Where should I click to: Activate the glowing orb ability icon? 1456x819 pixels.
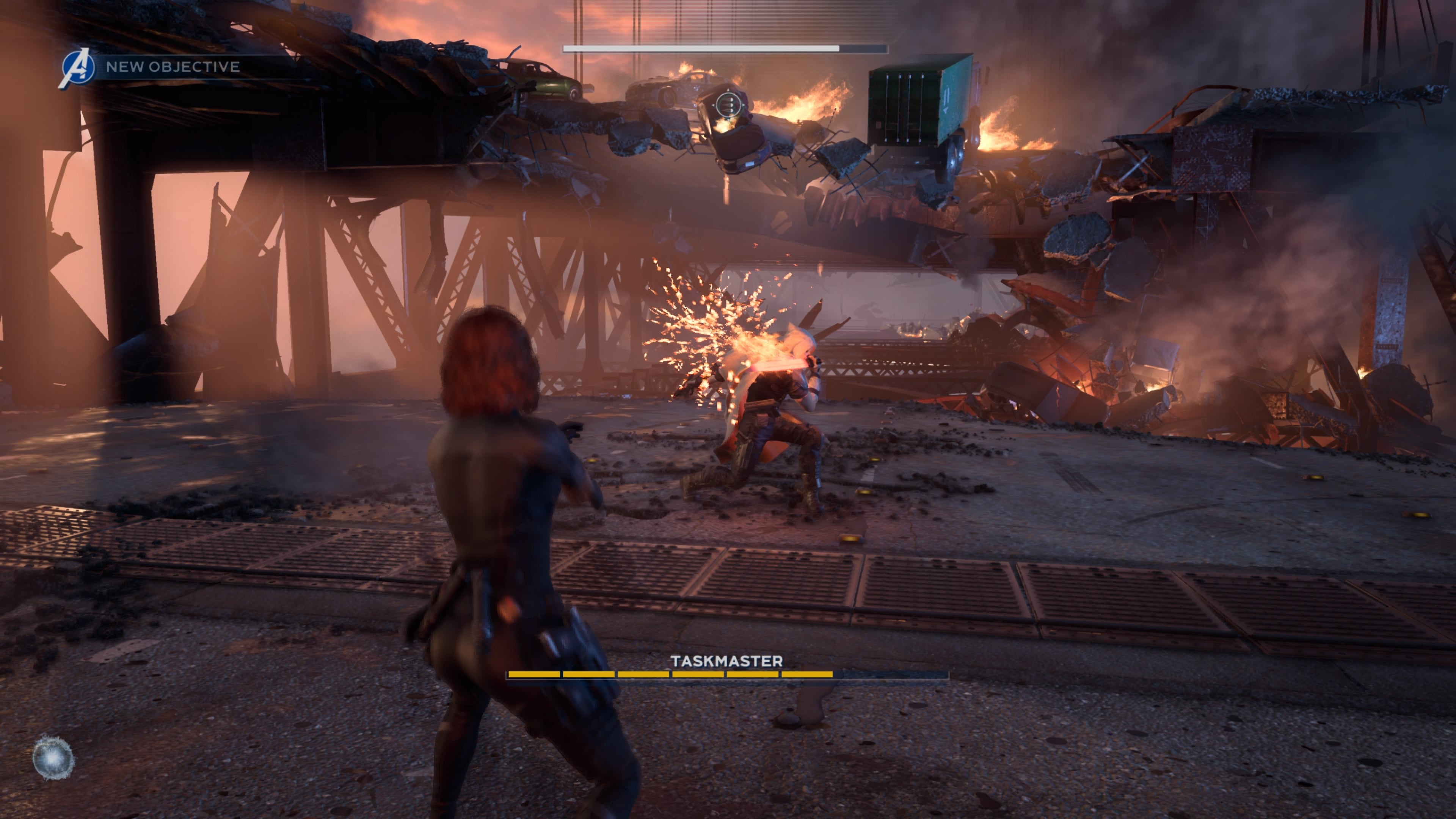coord(53,758)
